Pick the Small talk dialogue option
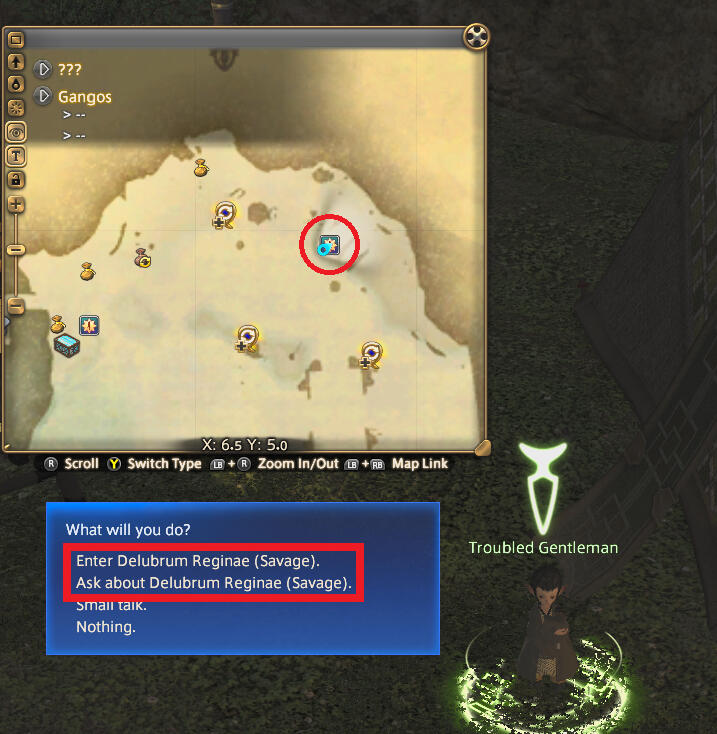 (x=111, y=605)
